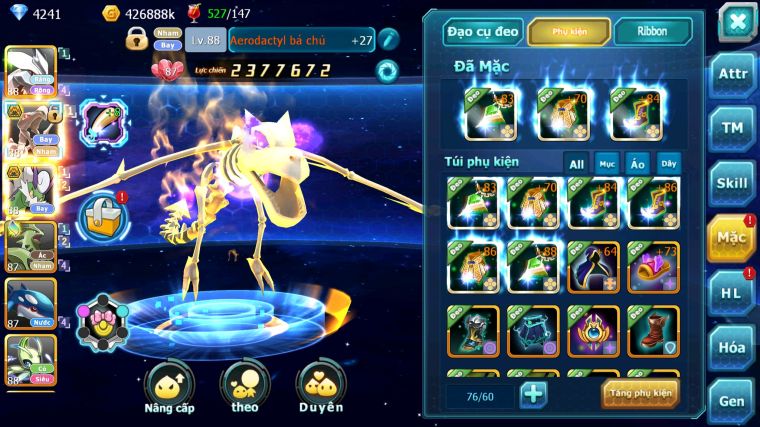Filter accessories by All
Screen dimensions: 760x427
576,163
